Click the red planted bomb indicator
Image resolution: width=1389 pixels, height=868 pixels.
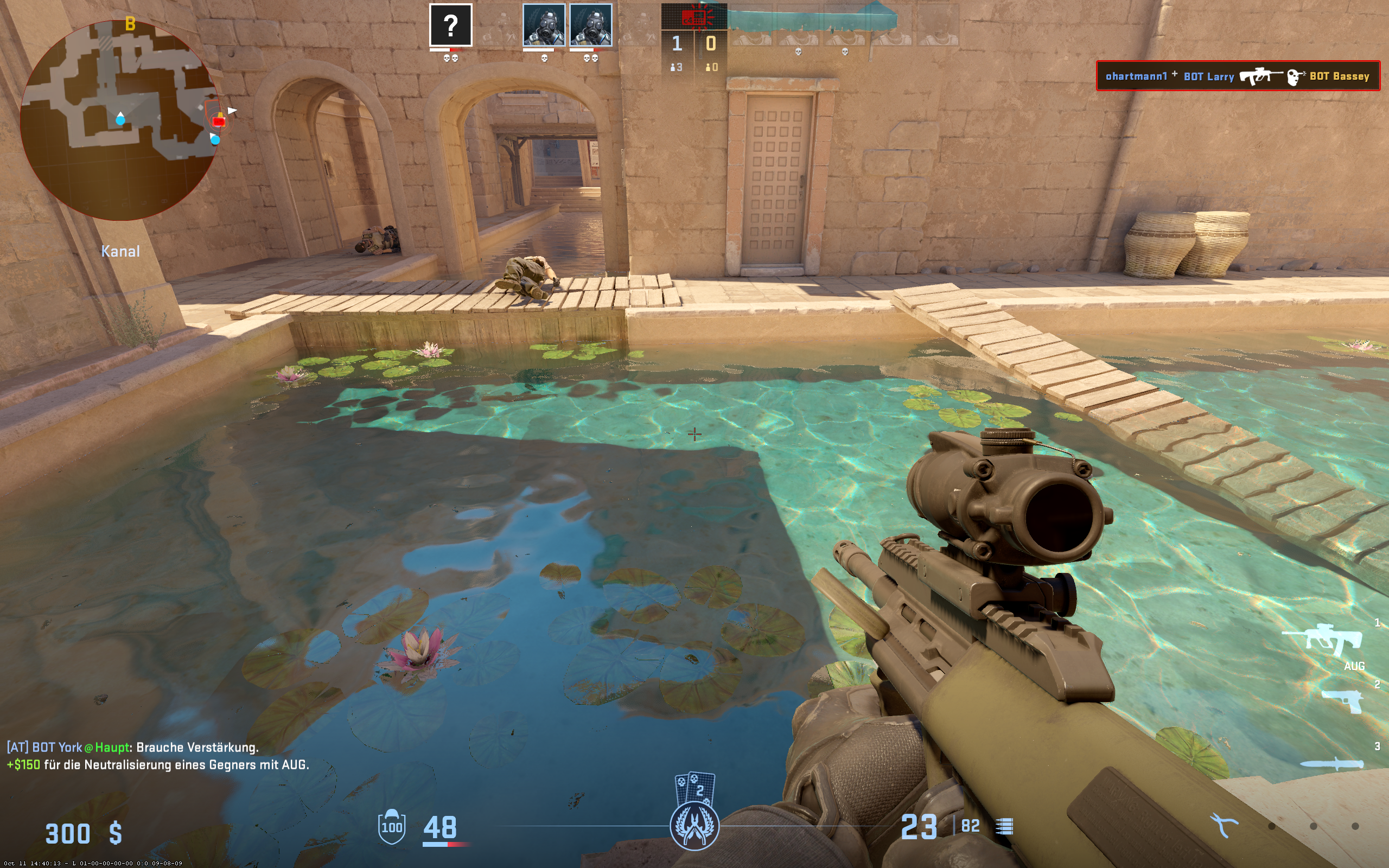point(694,17)
